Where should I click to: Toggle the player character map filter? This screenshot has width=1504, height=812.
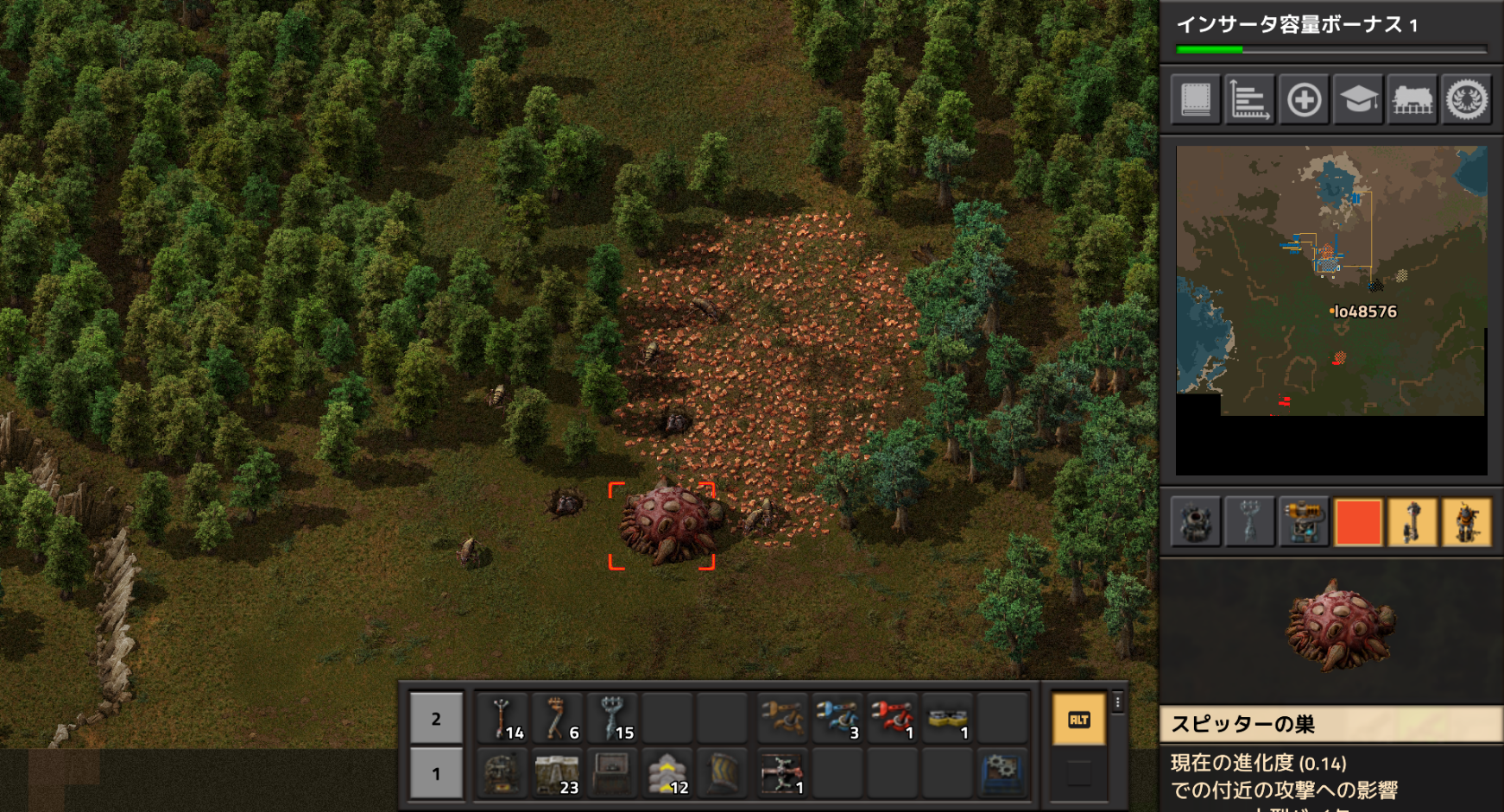point(1467,522)
